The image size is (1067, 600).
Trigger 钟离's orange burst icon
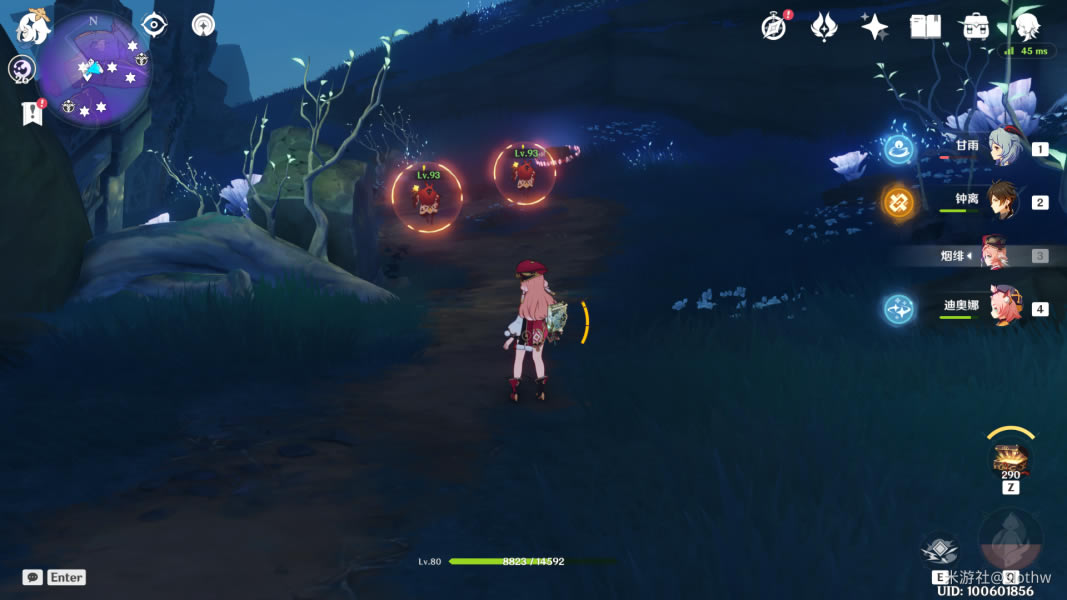coord(898,202)
